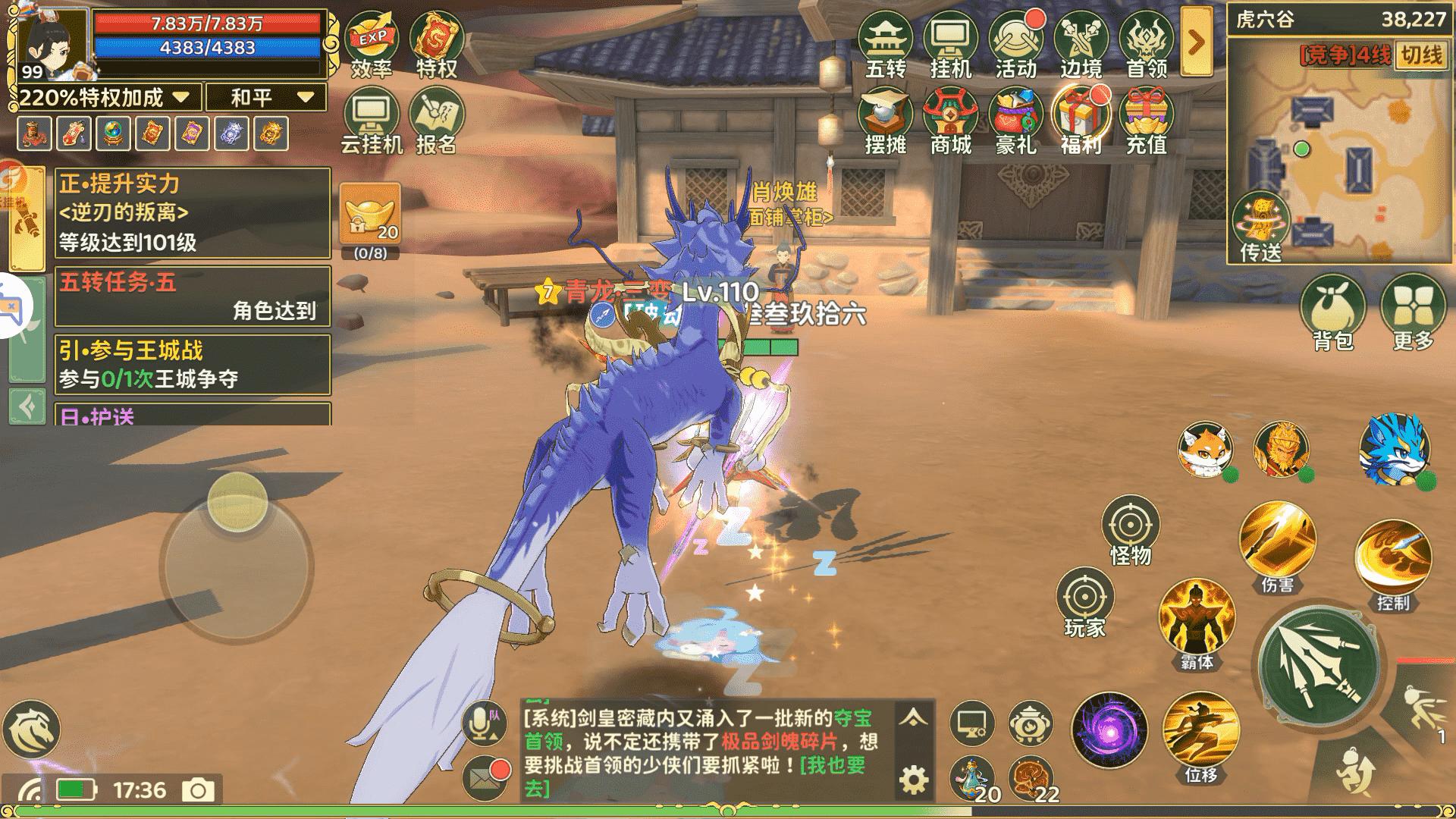The width and height of the screenshot is (1456, 819).
Task: Open the 商城 shop
Action: (950, 120)
